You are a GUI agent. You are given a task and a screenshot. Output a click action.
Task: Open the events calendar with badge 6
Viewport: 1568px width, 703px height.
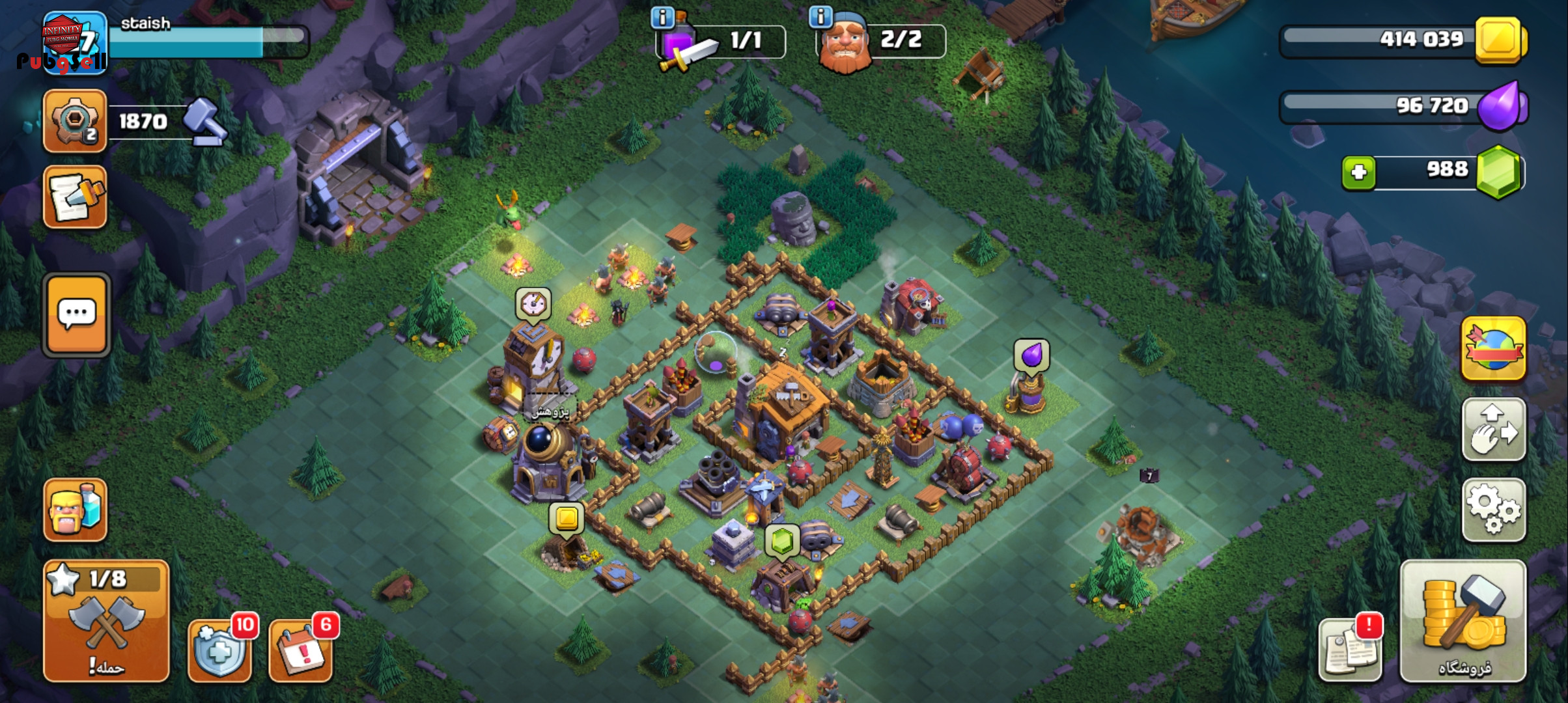click(301, 648)
